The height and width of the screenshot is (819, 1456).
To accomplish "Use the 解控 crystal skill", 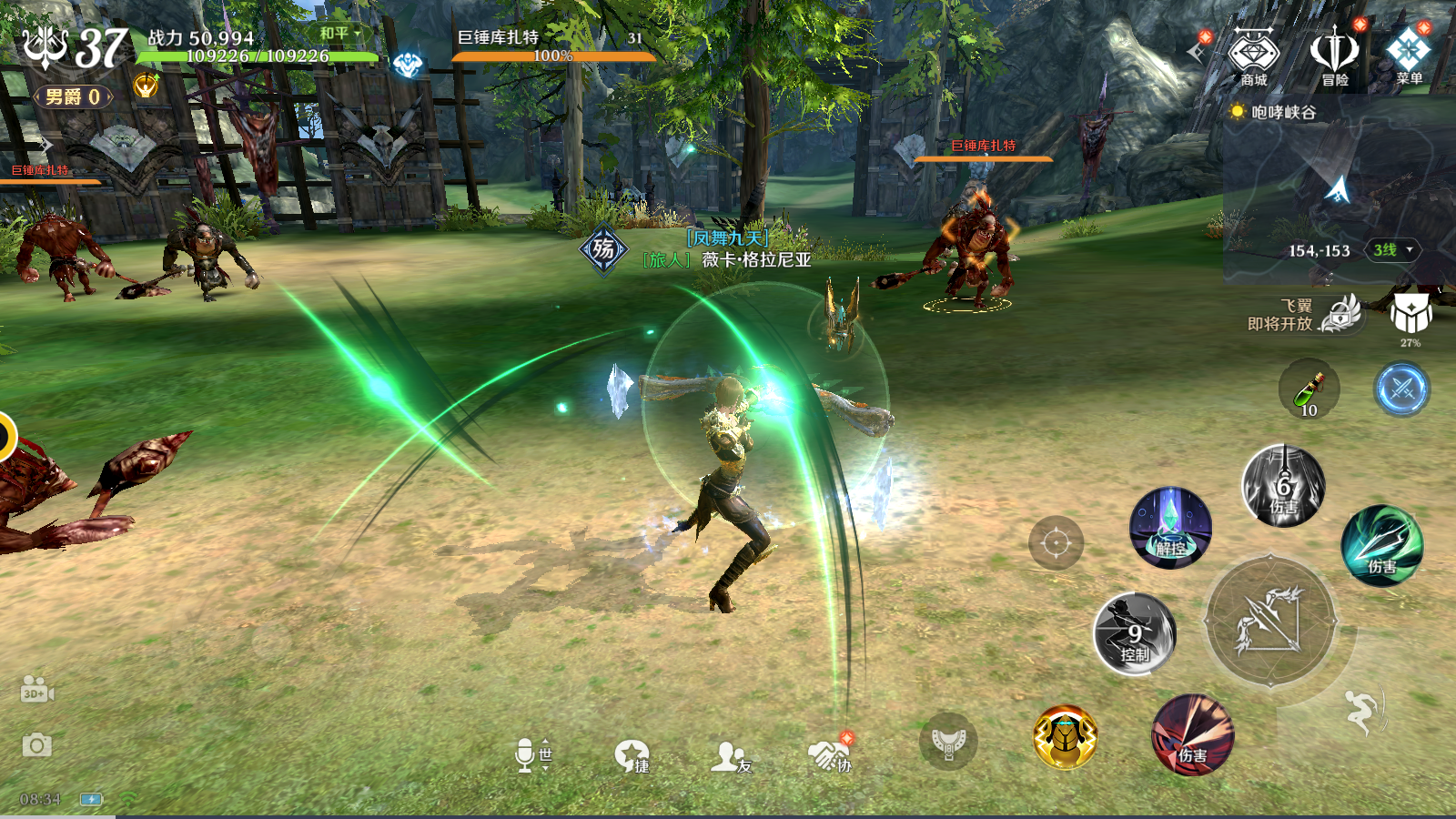I will click(x=1170, y=528).
